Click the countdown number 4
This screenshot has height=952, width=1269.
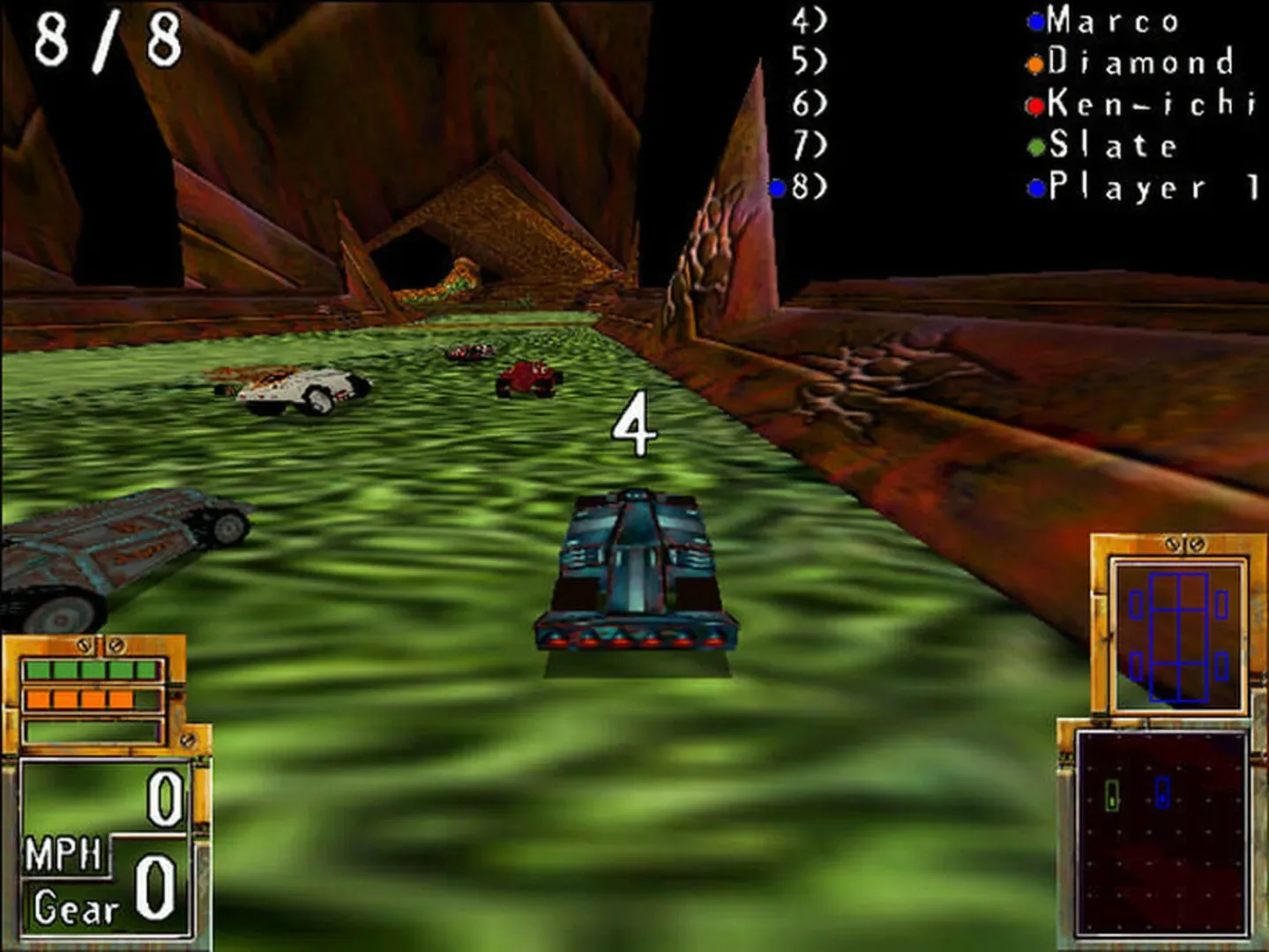pos(637,423)
